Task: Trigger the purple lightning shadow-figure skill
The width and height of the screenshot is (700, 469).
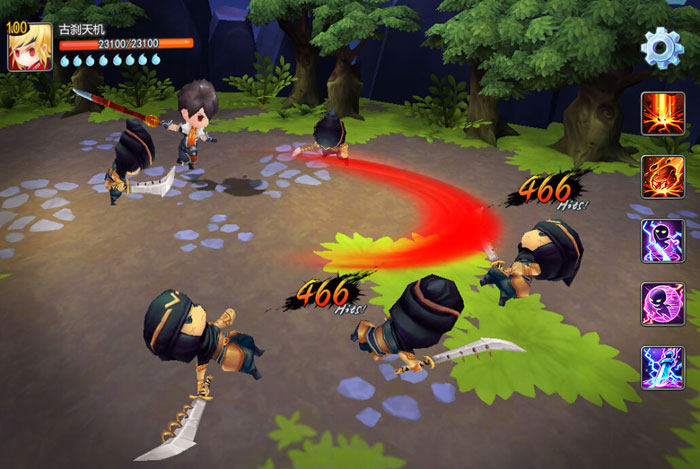Action: pyautogui.click(x=662, y=241)
